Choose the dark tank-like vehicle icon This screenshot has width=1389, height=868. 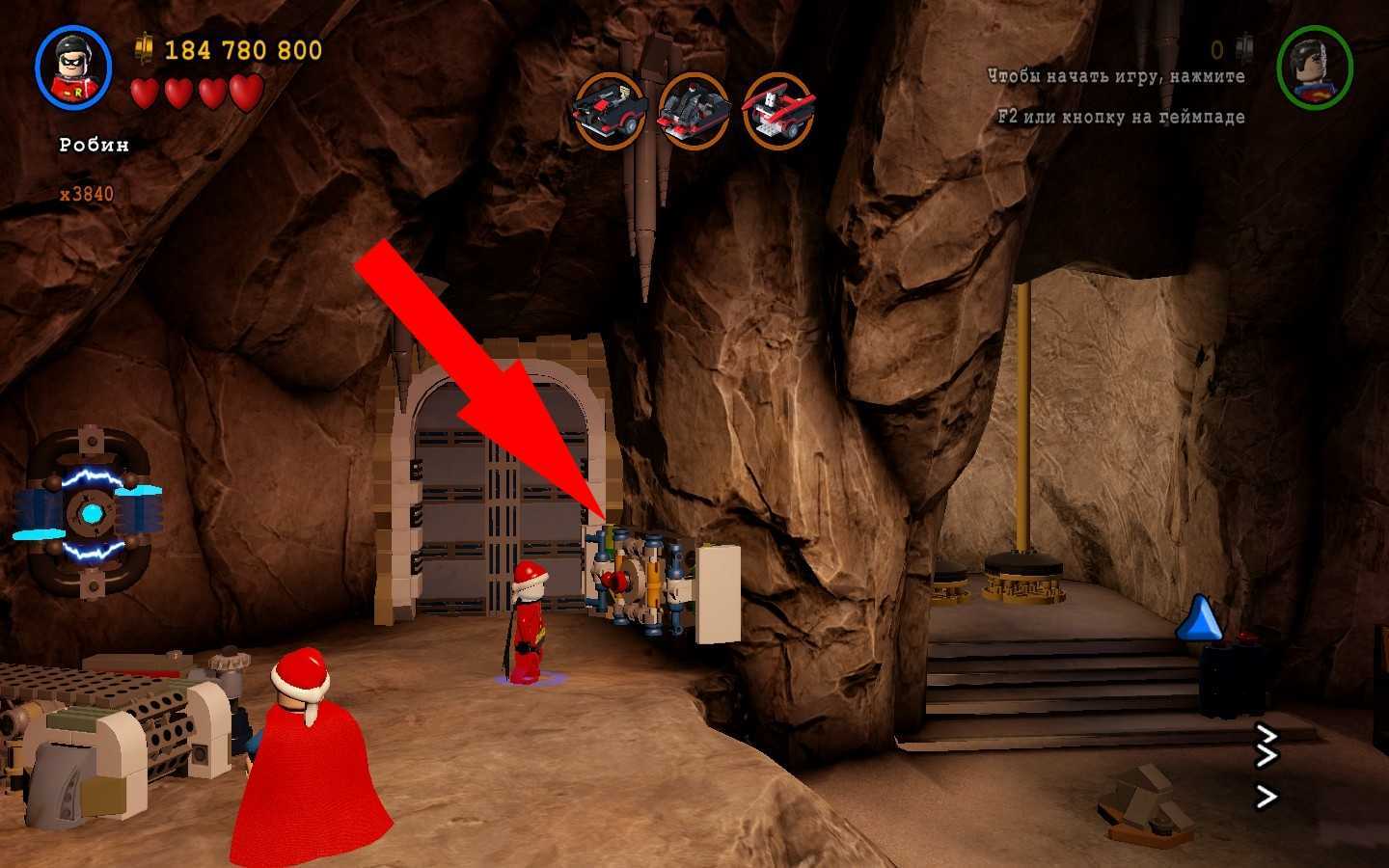tap(694, 111)
